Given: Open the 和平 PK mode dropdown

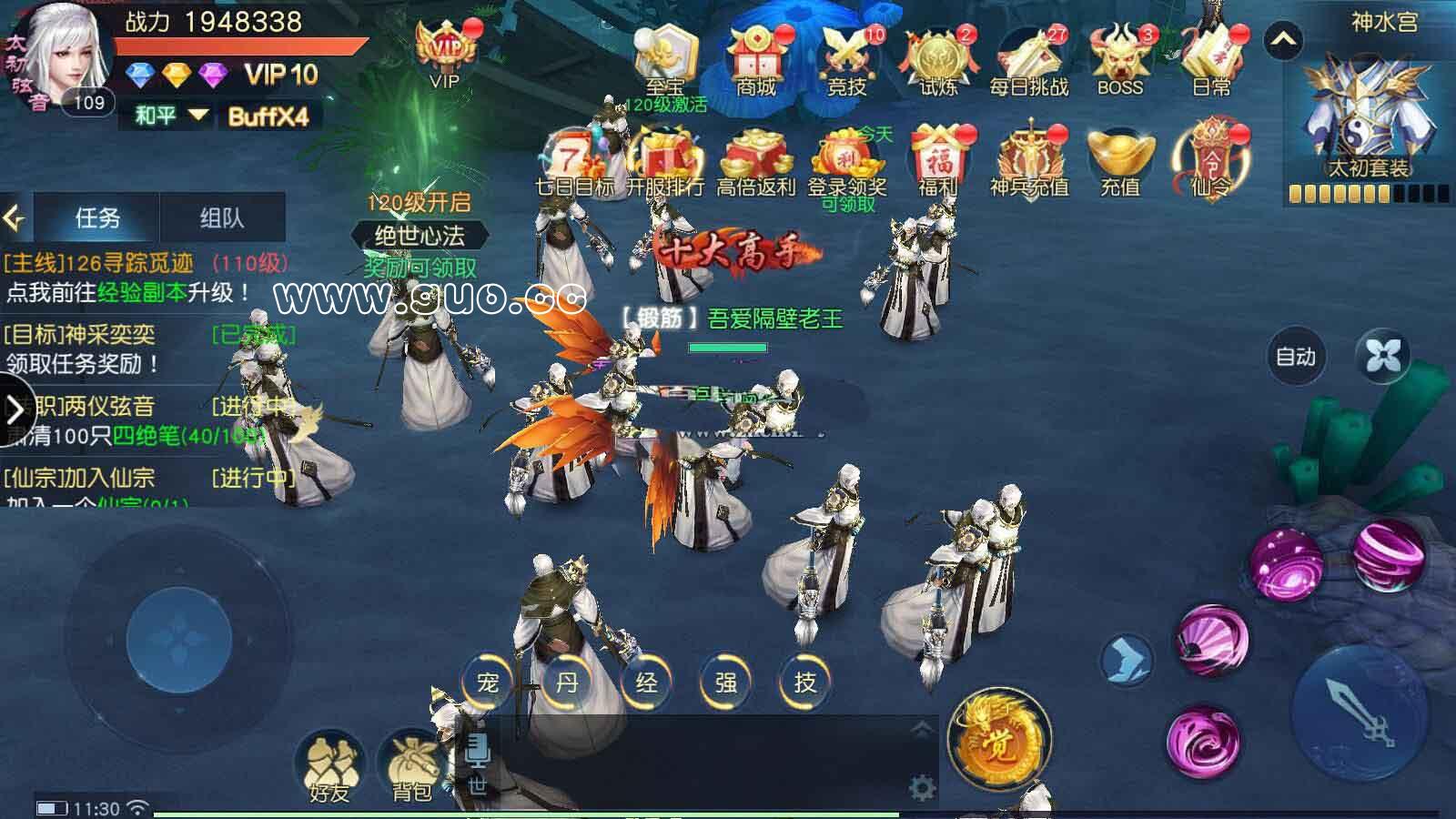Looking at the screenshot, I should [172, 116].
